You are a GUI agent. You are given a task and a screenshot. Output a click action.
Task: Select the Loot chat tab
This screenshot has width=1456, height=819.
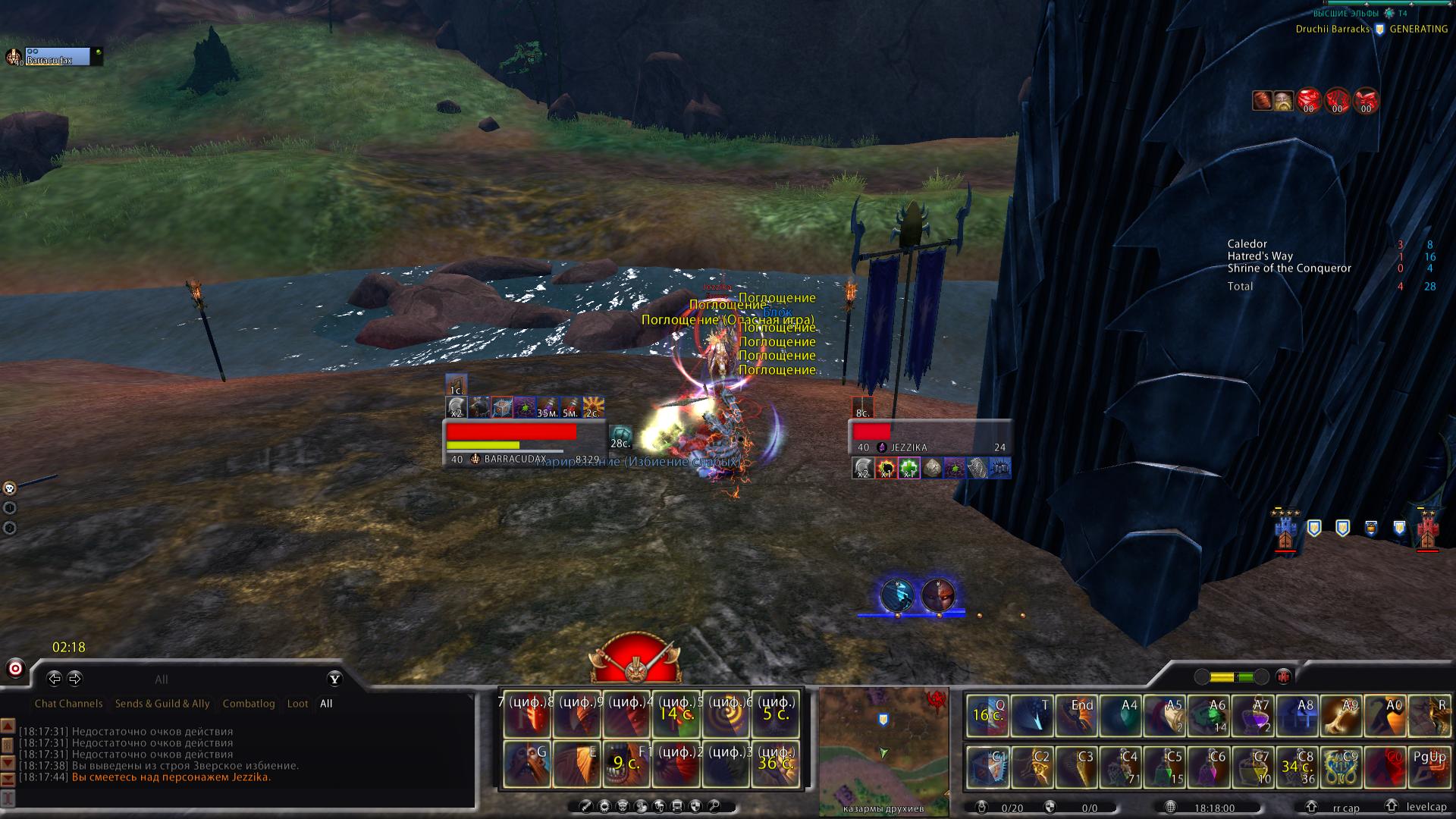[x=297, y=704]
